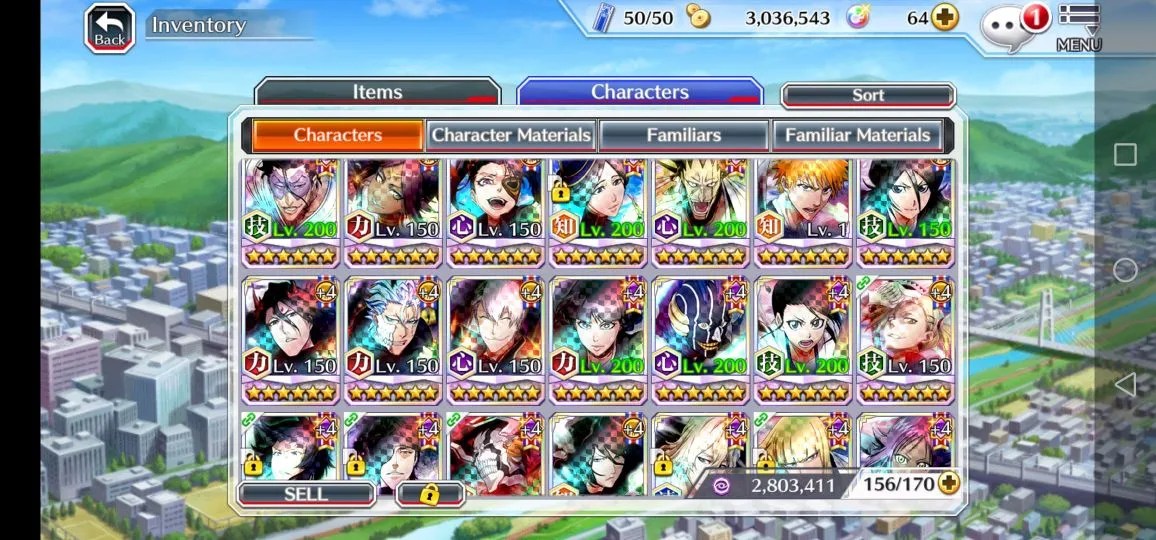This screenshot has height=540, width=1156.
Task: Show the Character Materials sub-tab
Action: tap(512, 135)
